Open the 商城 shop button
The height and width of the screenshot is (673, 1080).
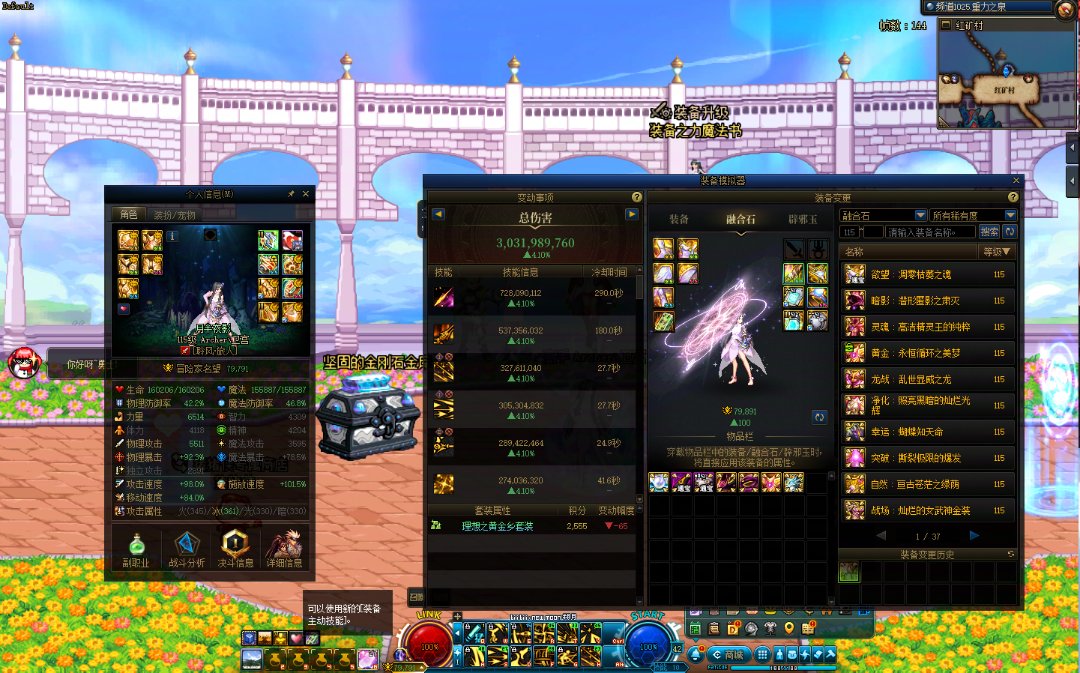(733, 654)
